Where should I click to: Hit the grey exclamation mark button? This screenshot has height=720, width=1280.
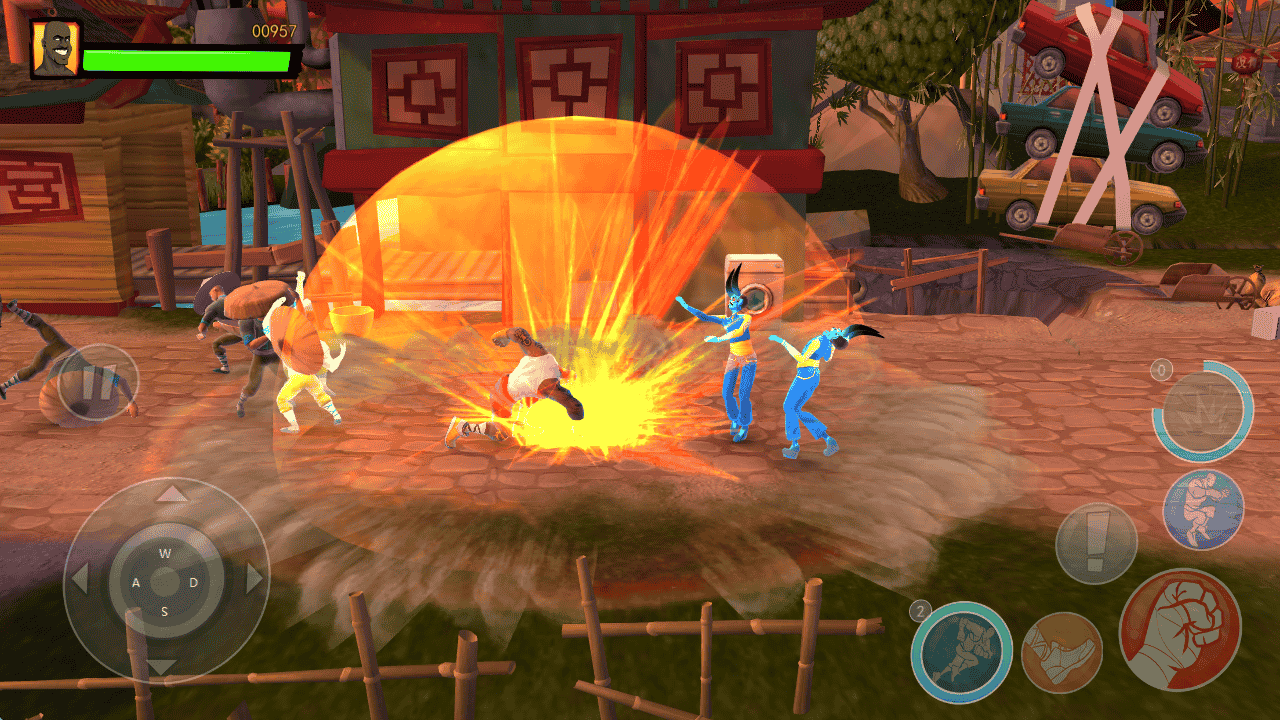[x=1096, y=543]
